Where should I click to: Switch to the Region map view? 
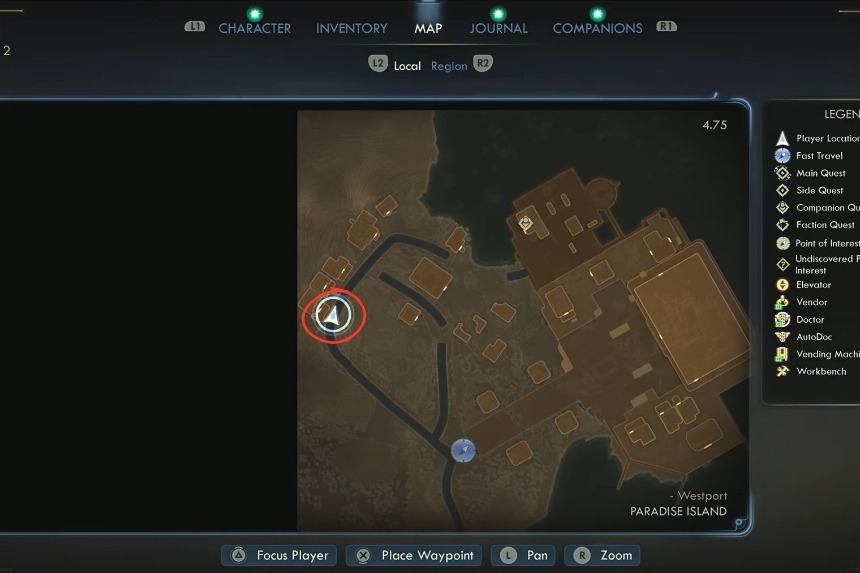click(x=449, y=66)
